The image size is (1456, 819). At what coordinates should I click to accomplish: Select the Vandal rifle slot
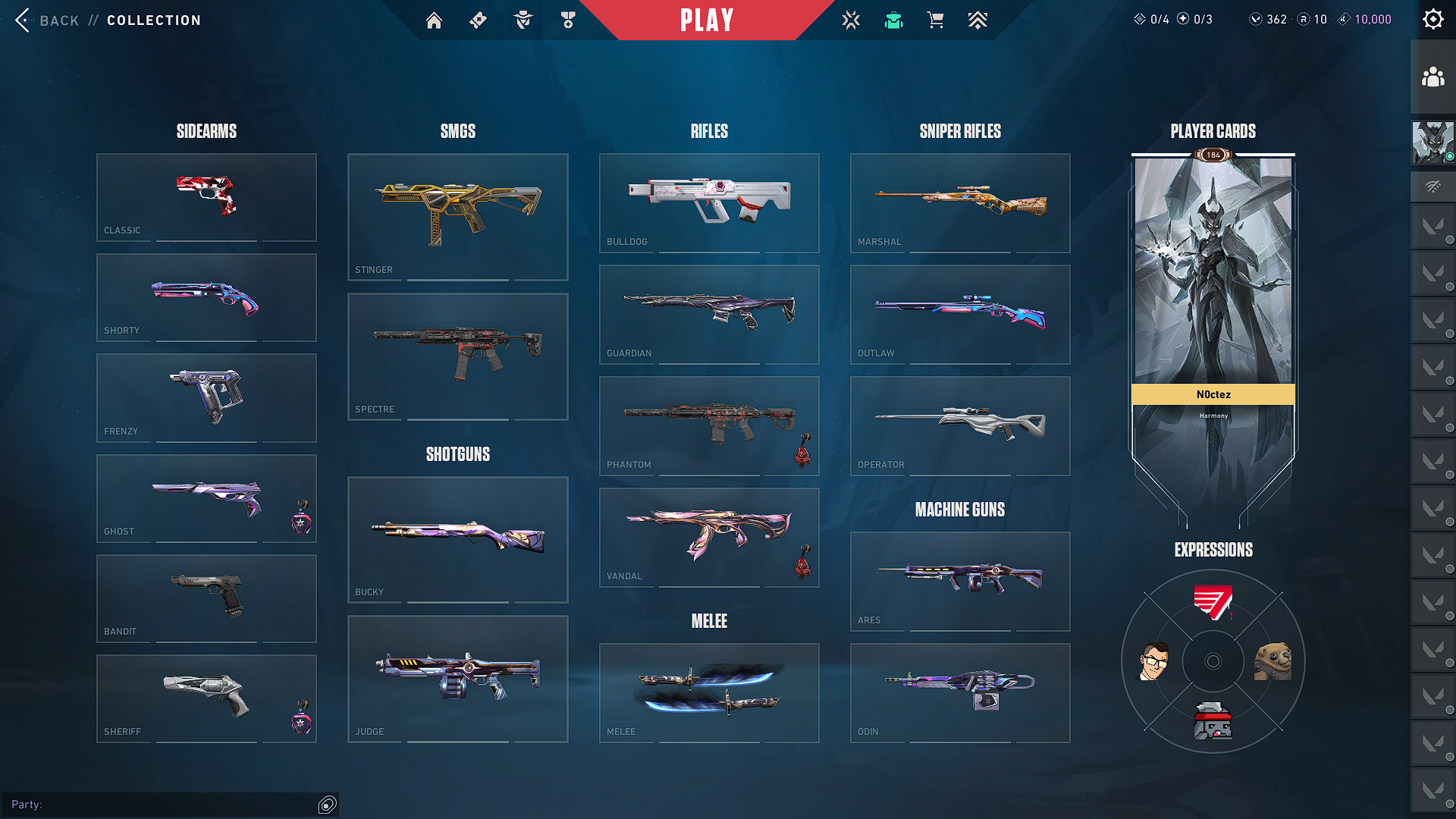coord(709,537)
